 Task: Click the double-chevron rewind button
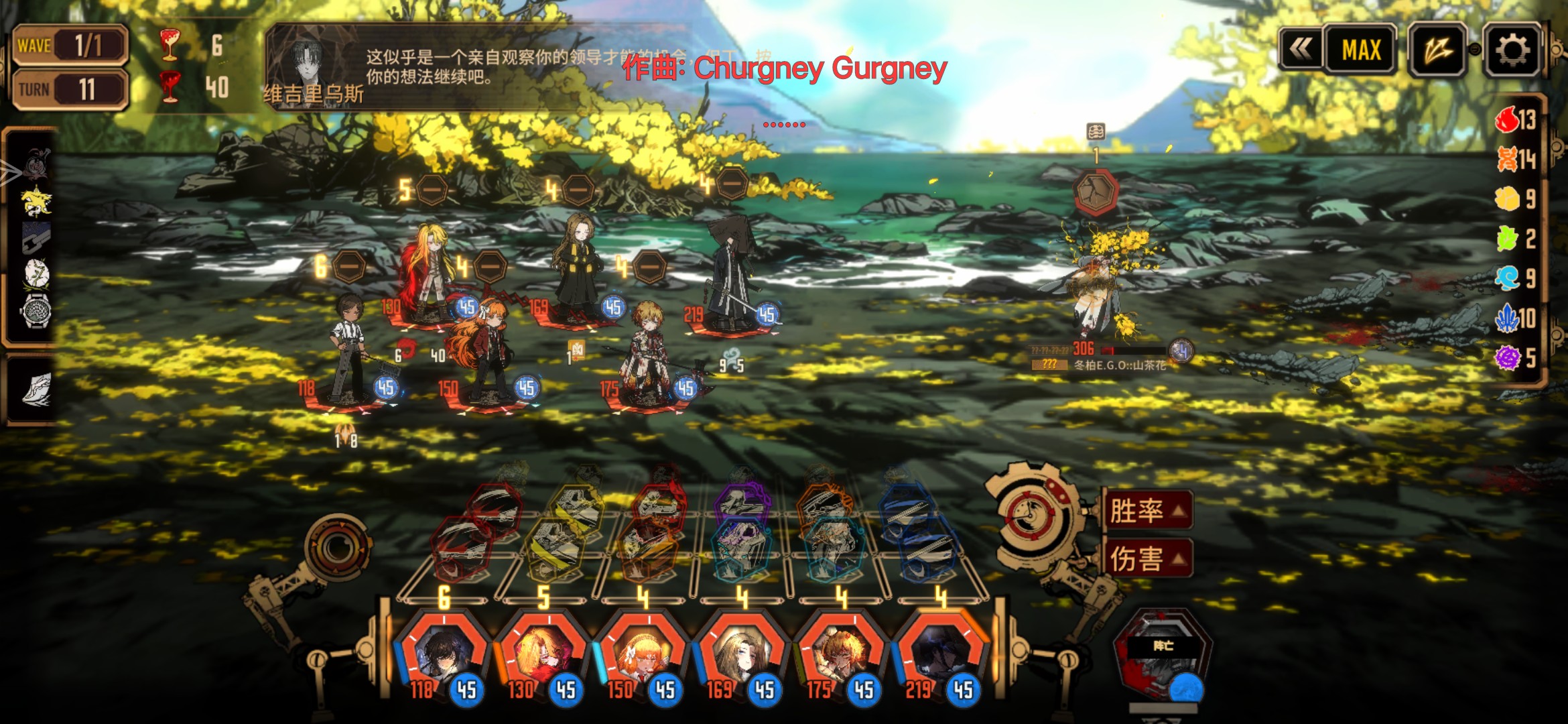(1301, 49)
